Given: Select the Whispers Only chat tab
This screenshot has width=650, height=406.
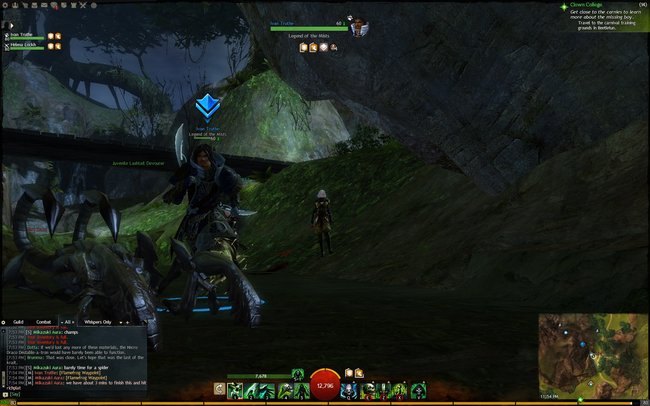Looking at the screenshot, I should [95, 322].
